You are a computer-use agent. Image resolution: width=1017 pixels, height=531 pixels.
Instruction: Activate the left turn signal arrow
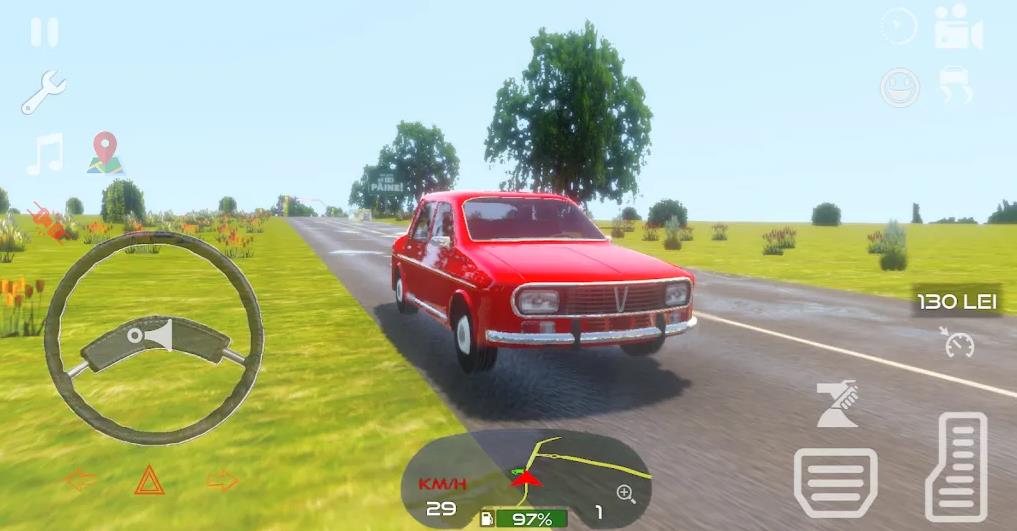coord(80,480)
